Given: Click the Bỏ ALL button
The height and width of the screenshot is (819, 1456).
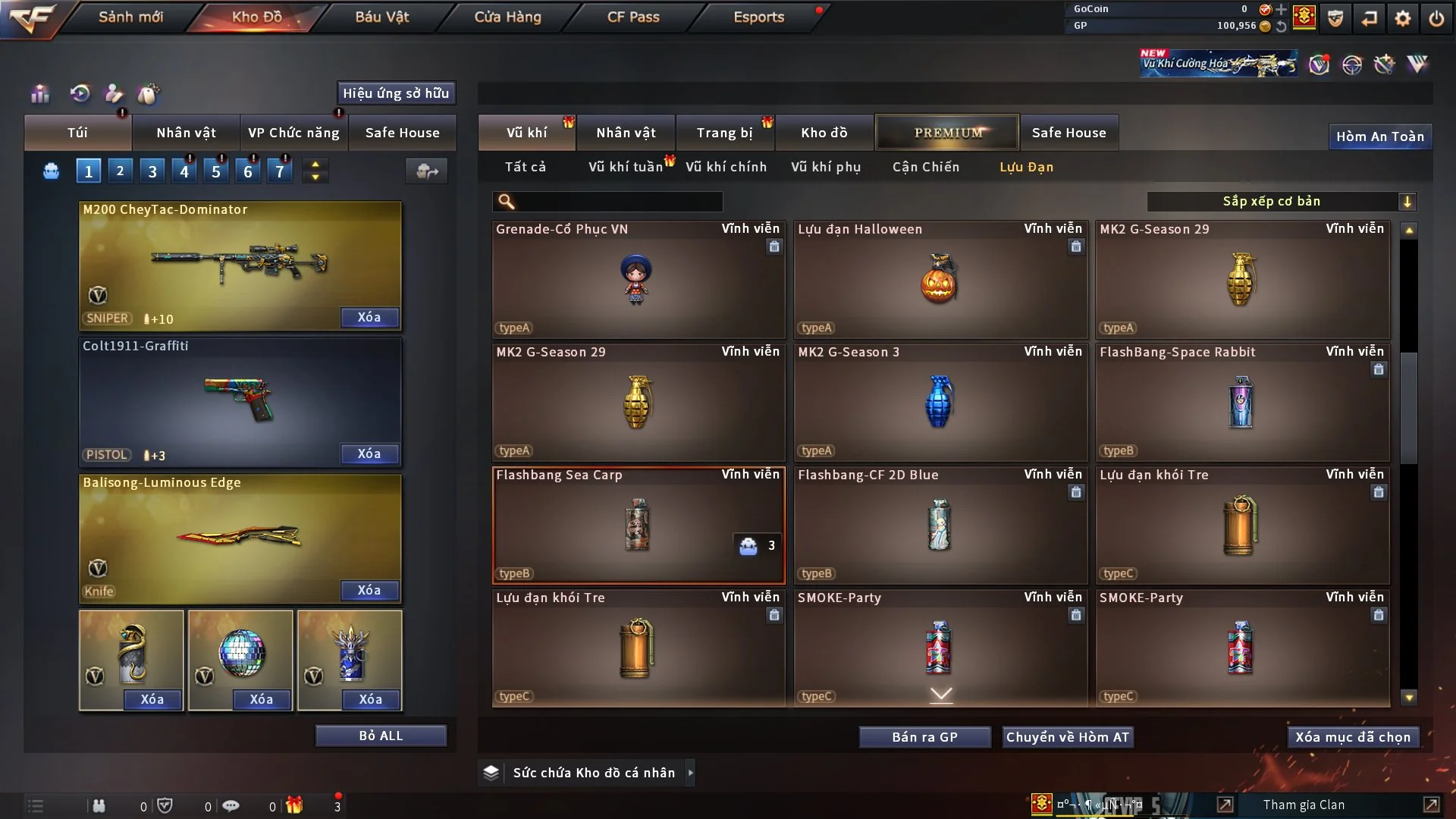Looking at the screenshot, I should (x=381, y=736).
